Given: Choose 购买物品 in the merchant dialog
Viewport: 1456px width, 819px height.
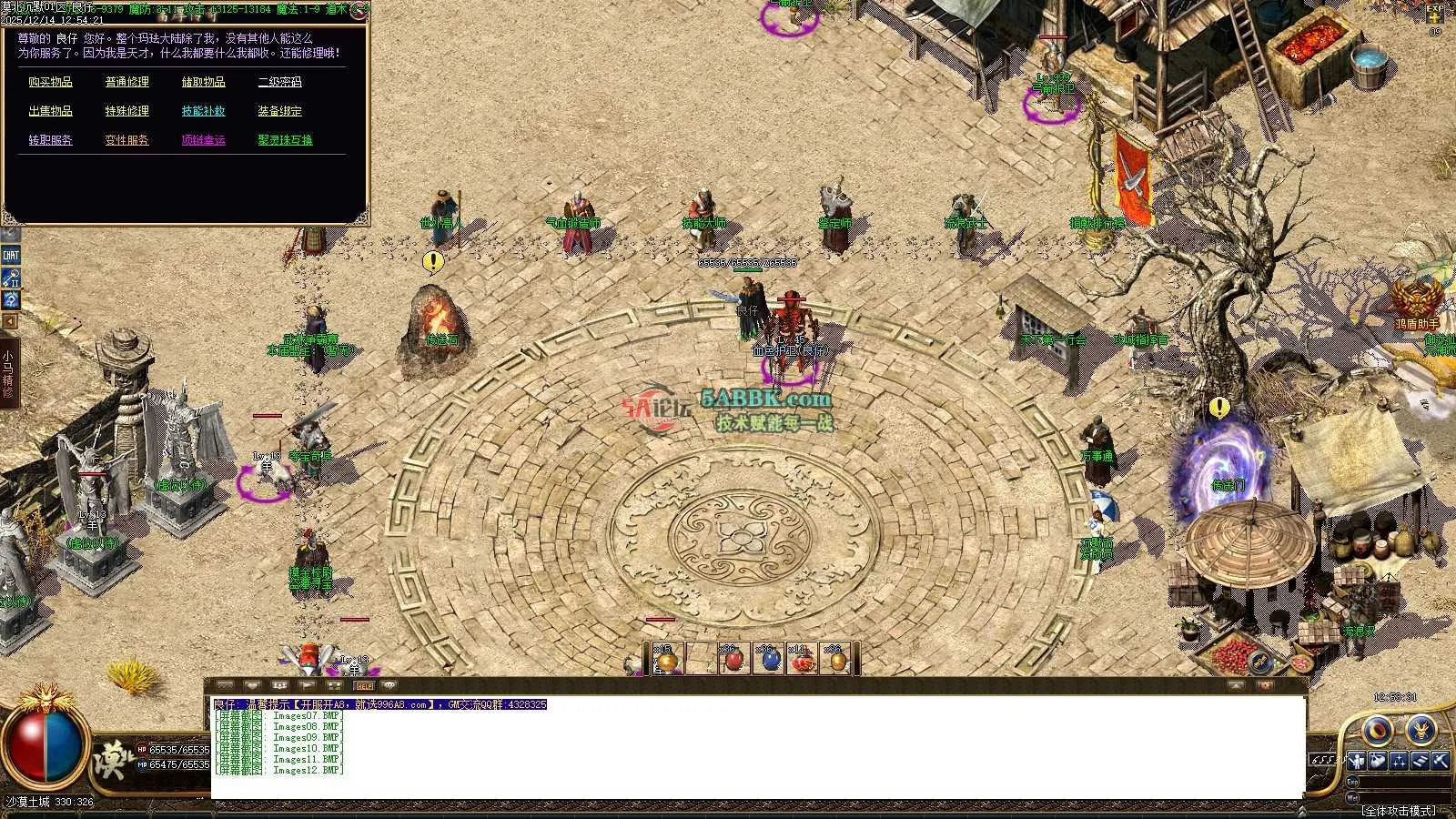Looking at the screenshot, I should 50,82.
